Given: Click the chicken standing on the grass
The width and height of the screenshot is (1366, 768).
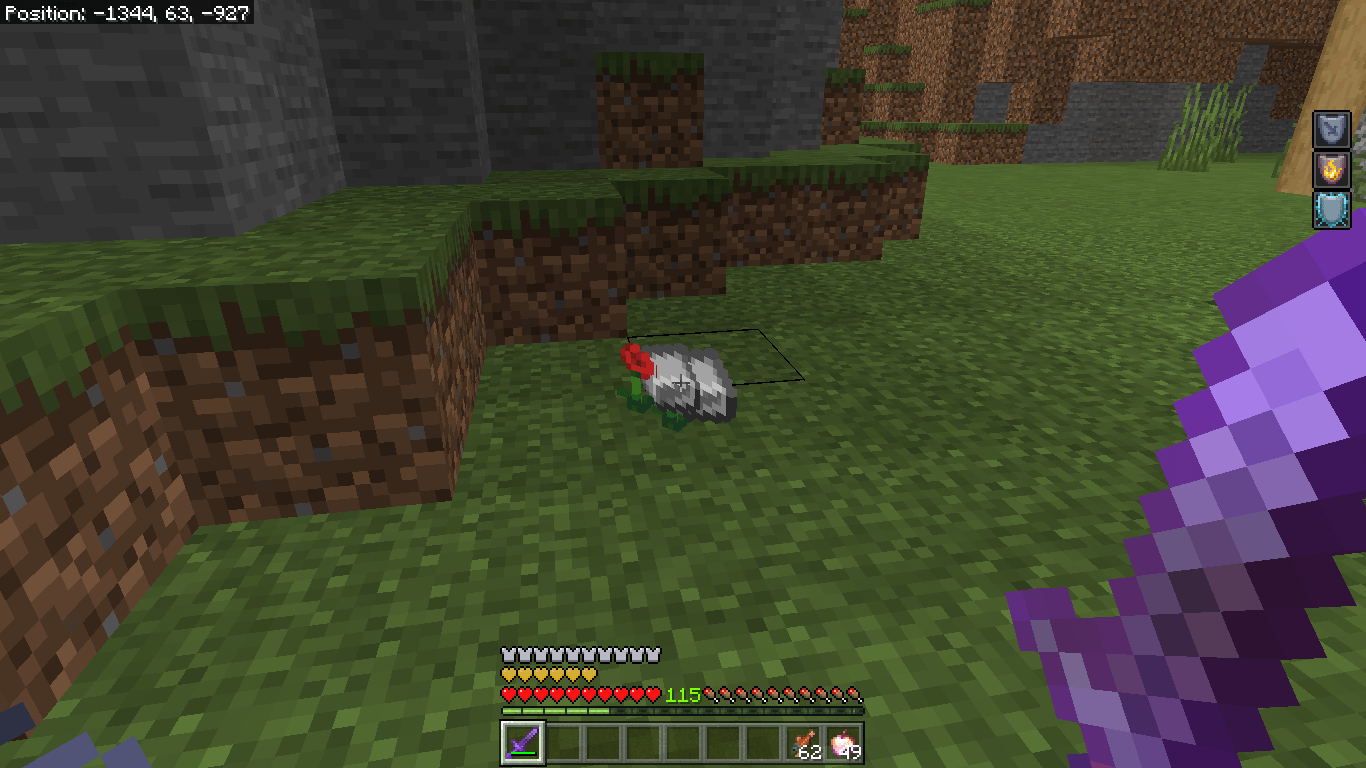Looking at the screenshot, I should [690, 385].
